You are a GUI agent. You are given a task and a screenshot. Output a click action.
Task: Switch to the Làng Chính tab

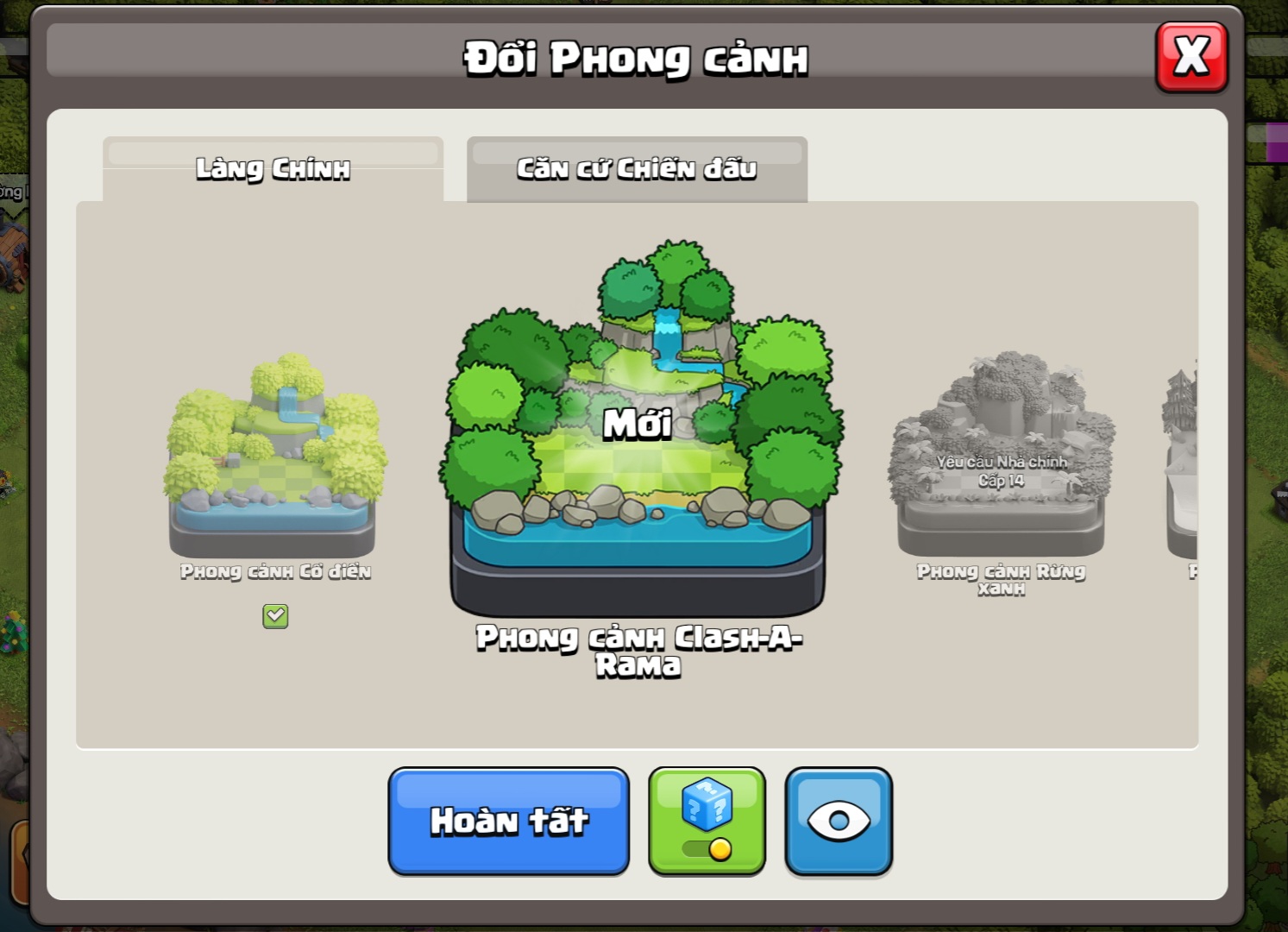pos(273,168)
